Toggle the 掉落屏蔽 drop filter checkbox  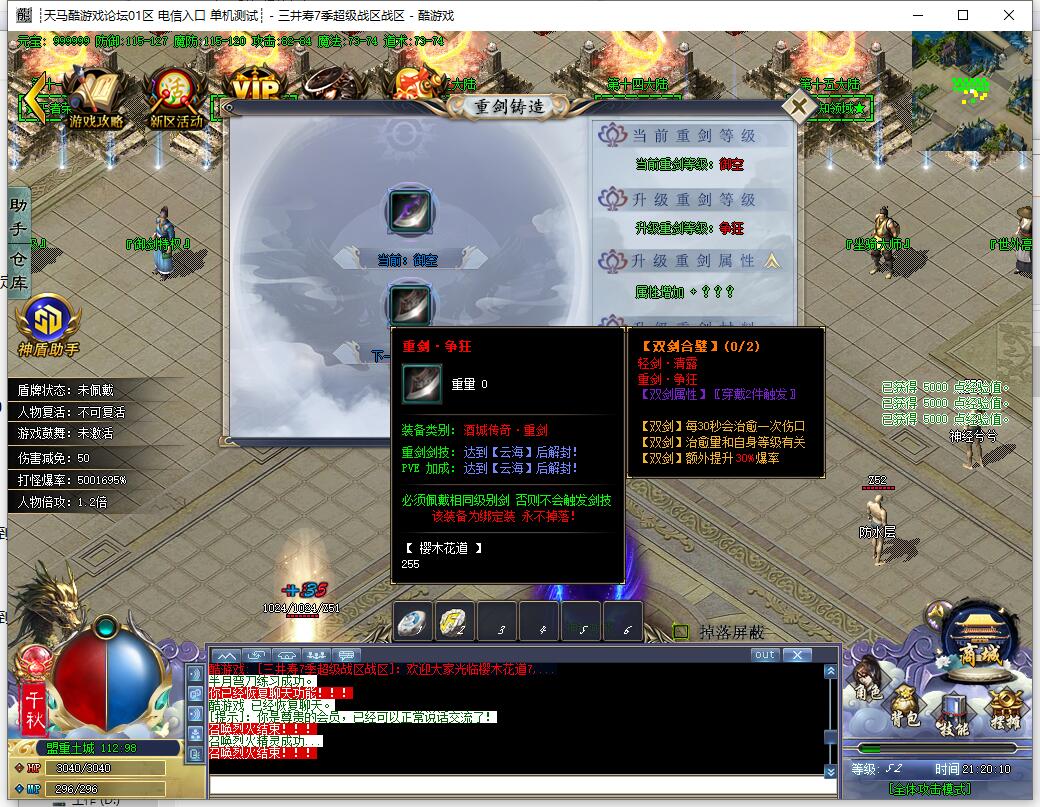[681, 632]
